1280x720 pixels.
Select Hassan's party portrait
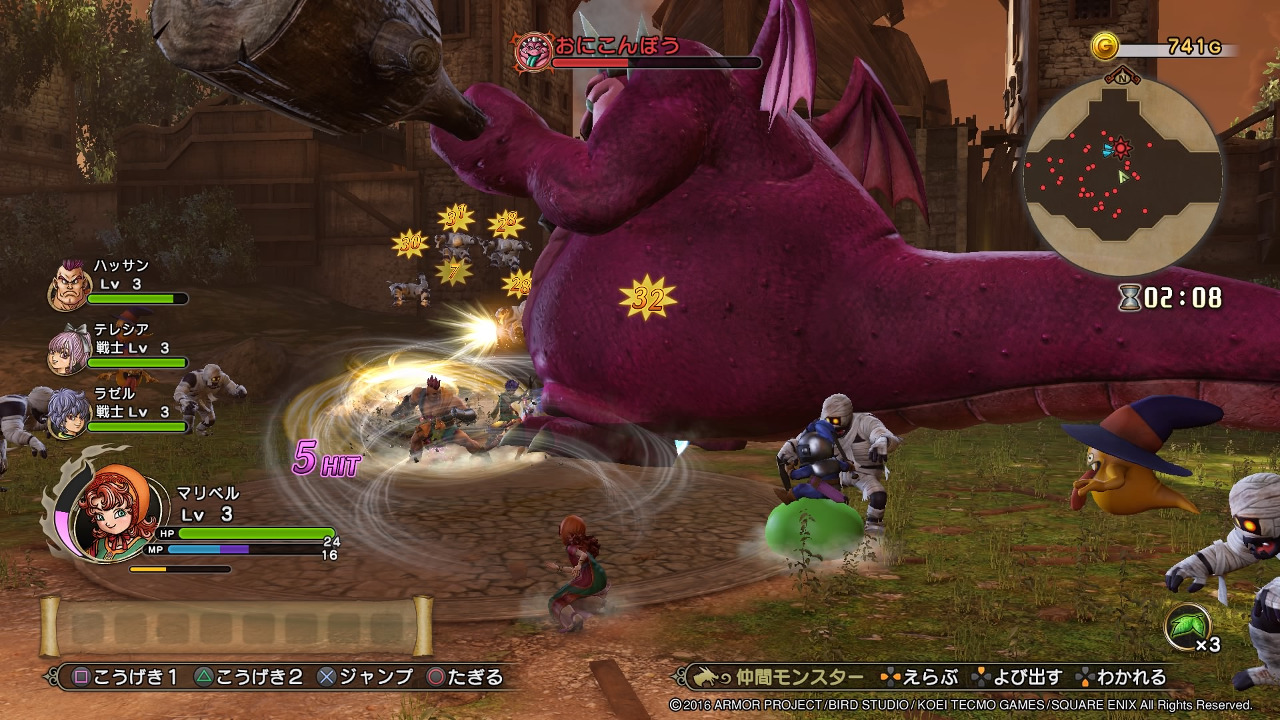pyautogui.click(x=68, y=287)
